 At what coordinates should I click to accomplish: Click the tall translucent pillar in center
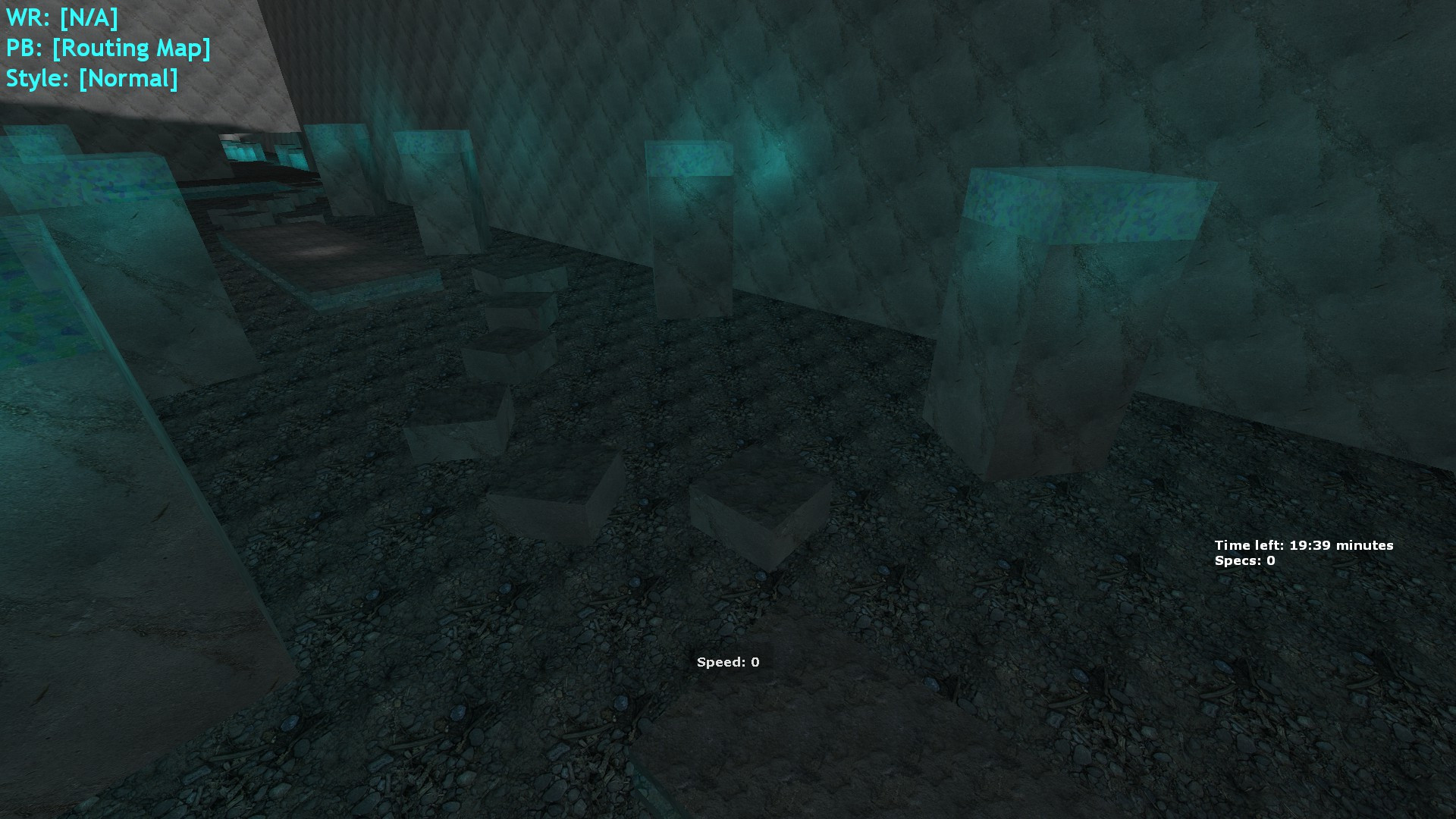690,227
